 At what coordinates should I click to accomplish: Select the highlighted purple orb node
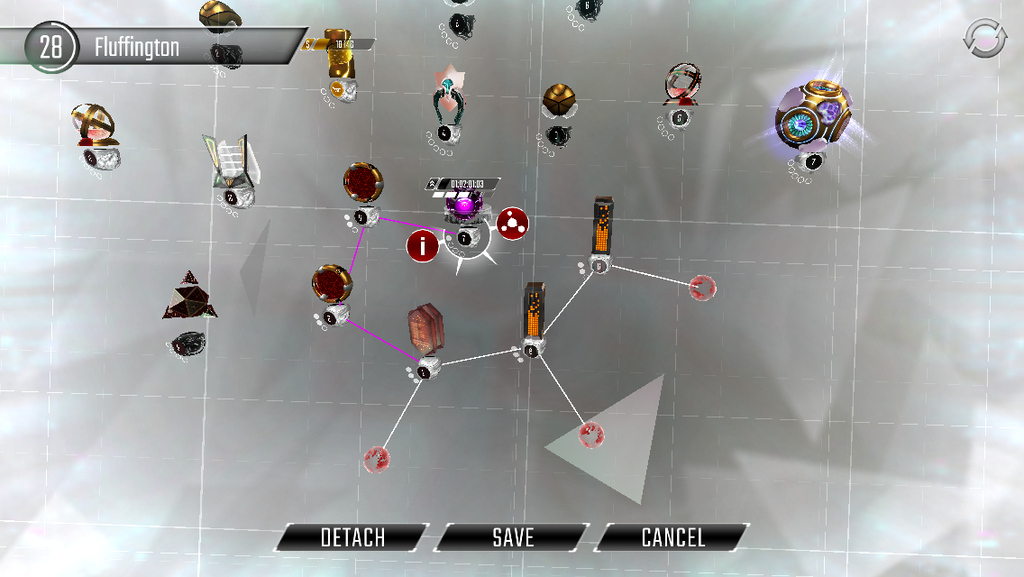coord(463,208)
